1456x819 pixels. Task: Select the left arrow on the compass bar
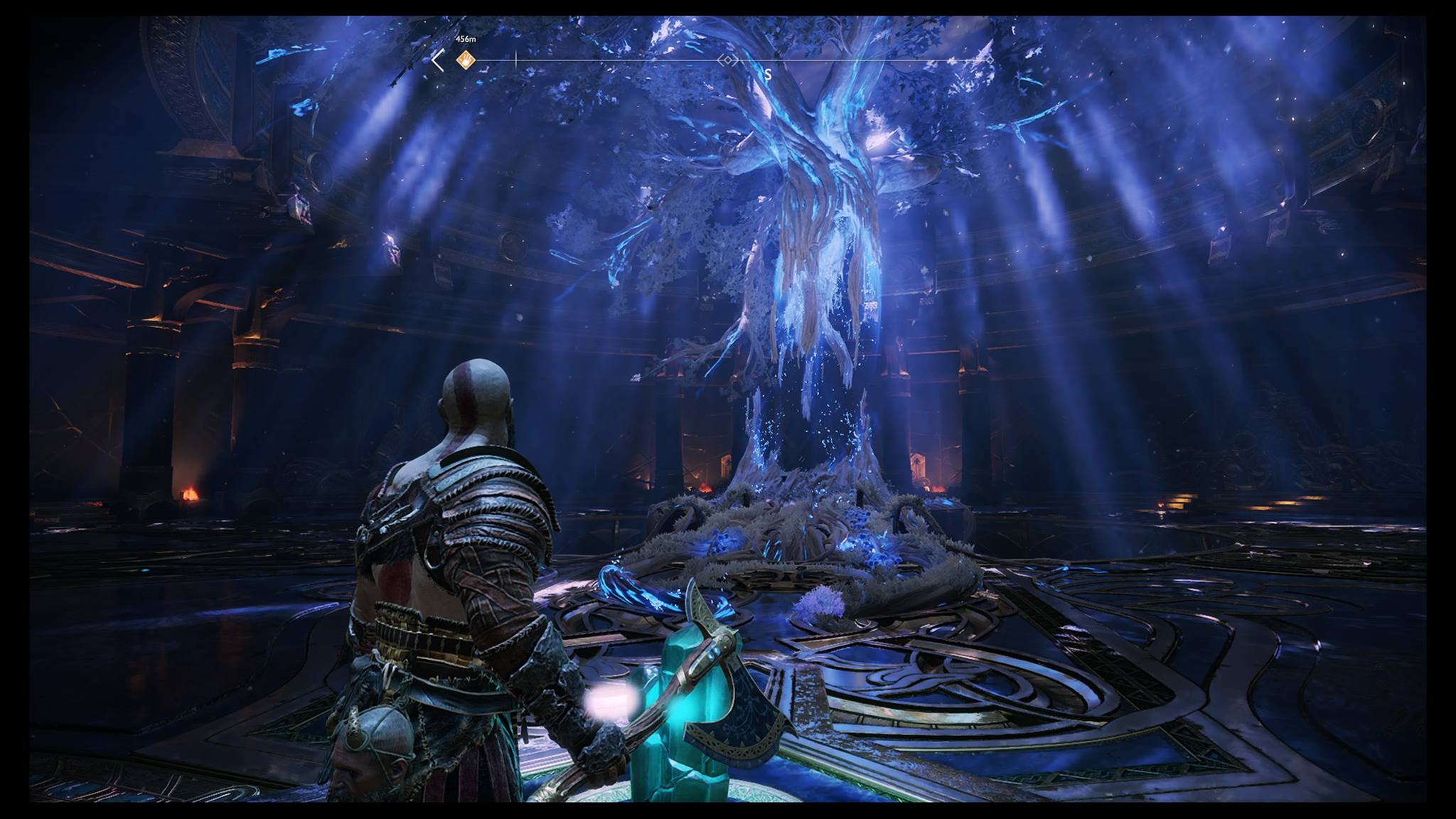(x=438, y=62)
